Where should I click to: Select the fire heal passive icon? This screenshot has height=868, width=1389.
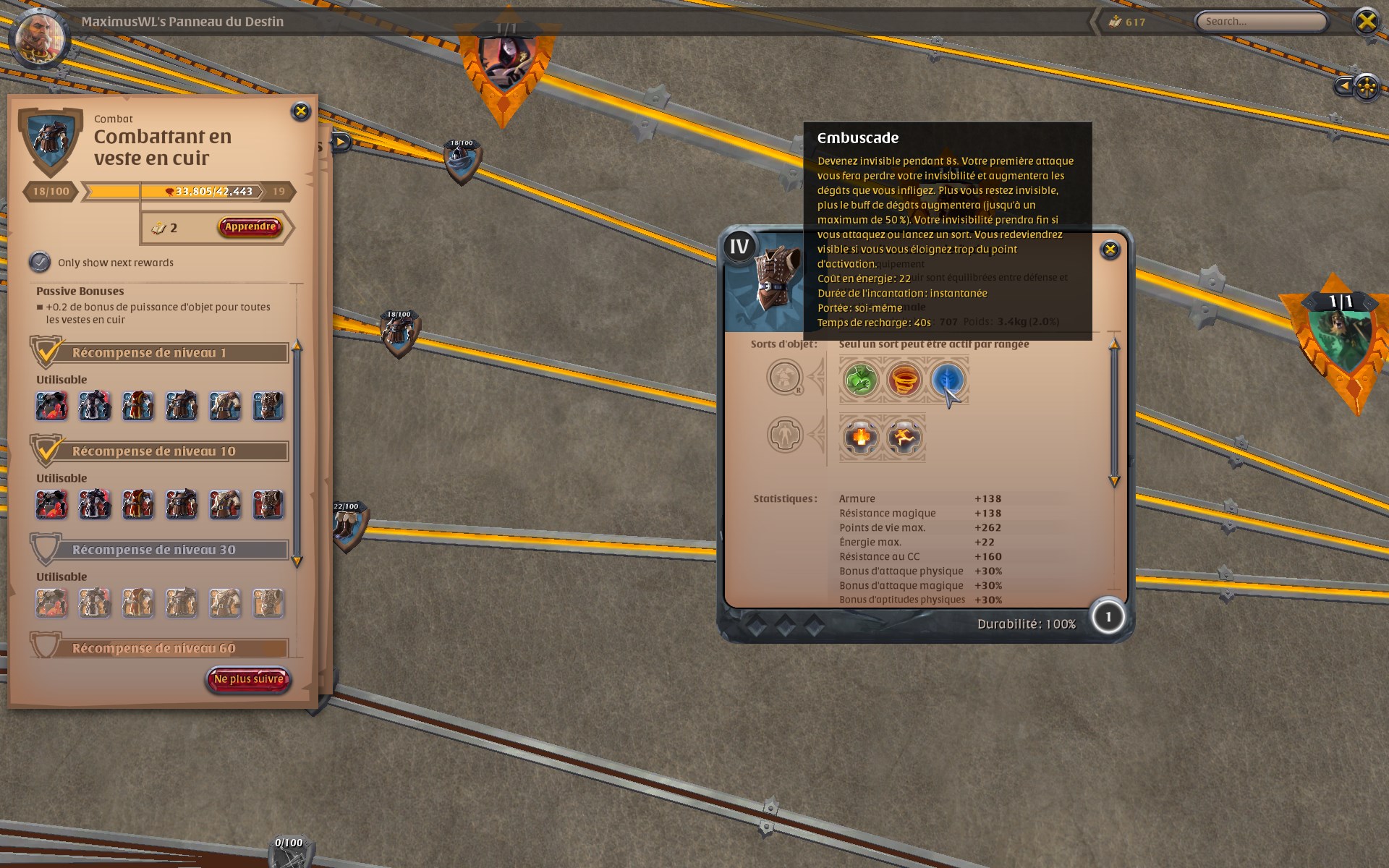(860, 435)
